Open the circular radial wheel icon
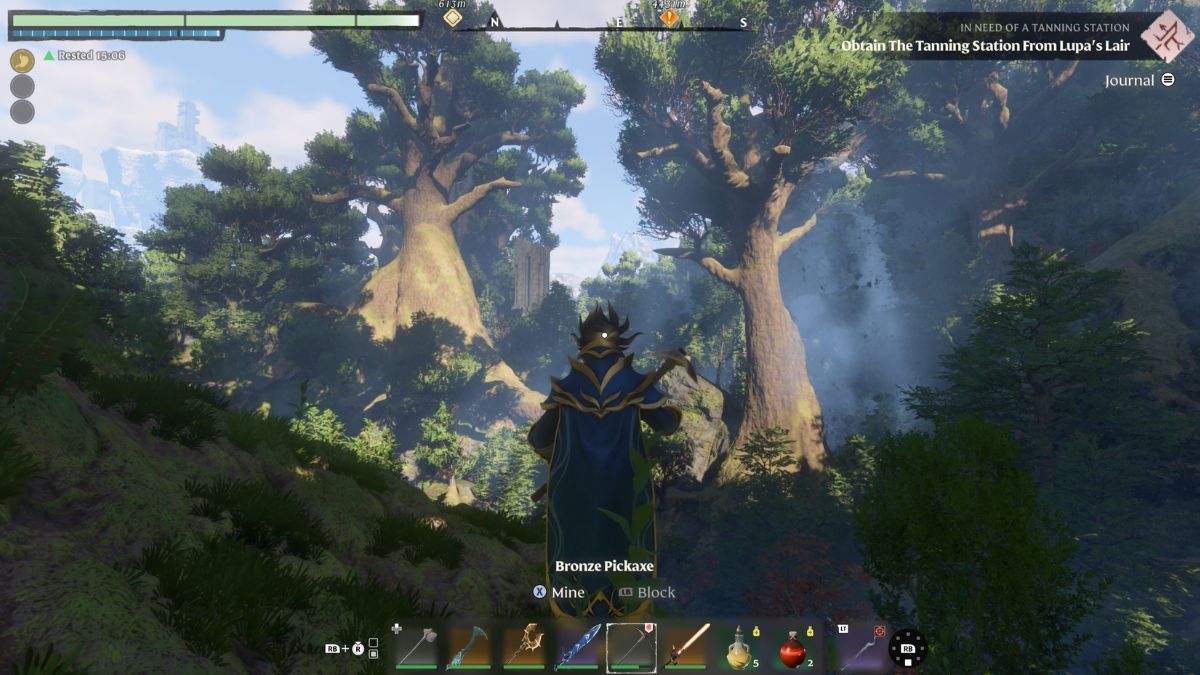The height and width of the screenshot is (675, 1200). pos(908,648)
